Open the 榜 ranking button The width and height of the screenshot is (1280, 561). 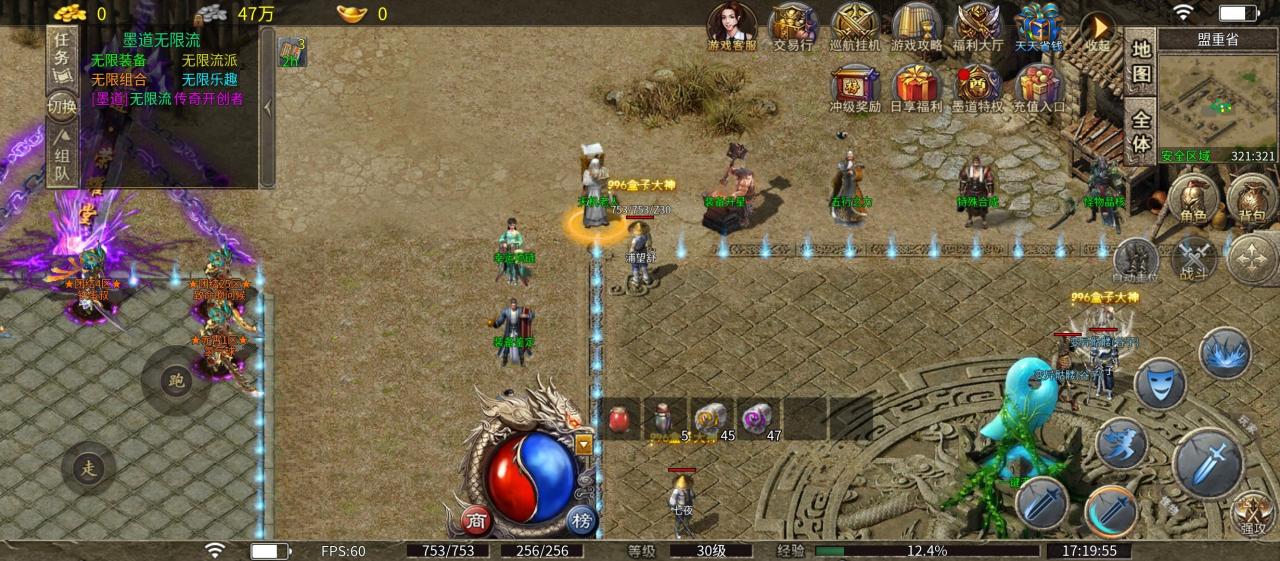581,520
